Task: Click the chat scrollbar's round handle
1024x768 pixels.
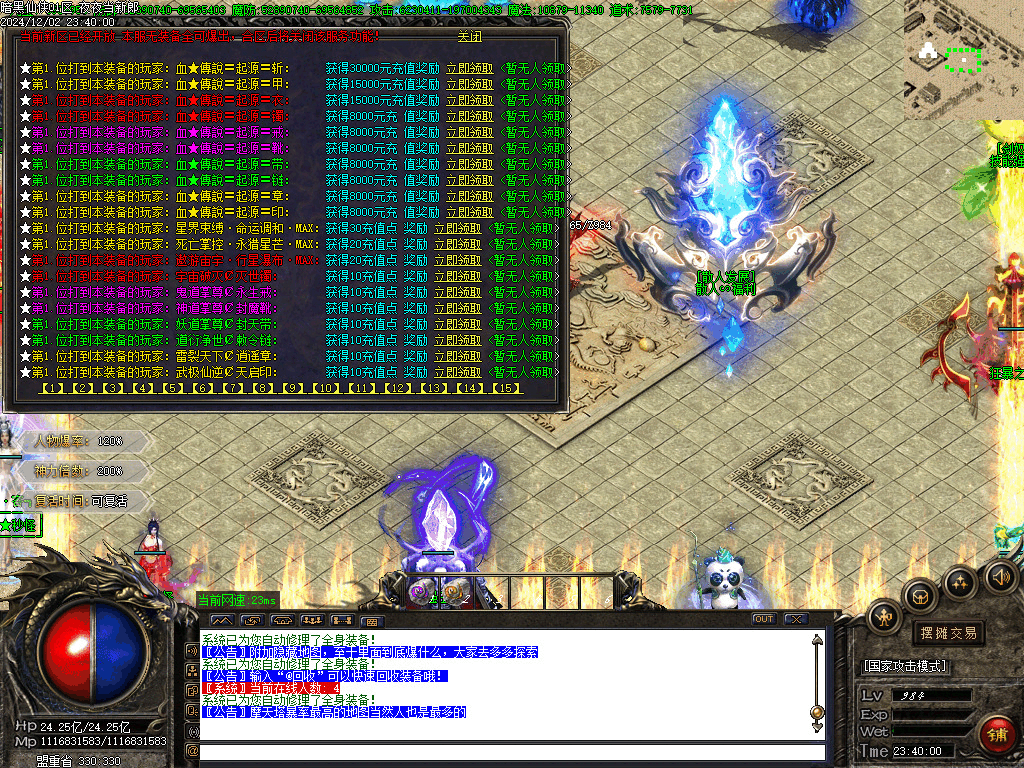Action: coord(817,712)
